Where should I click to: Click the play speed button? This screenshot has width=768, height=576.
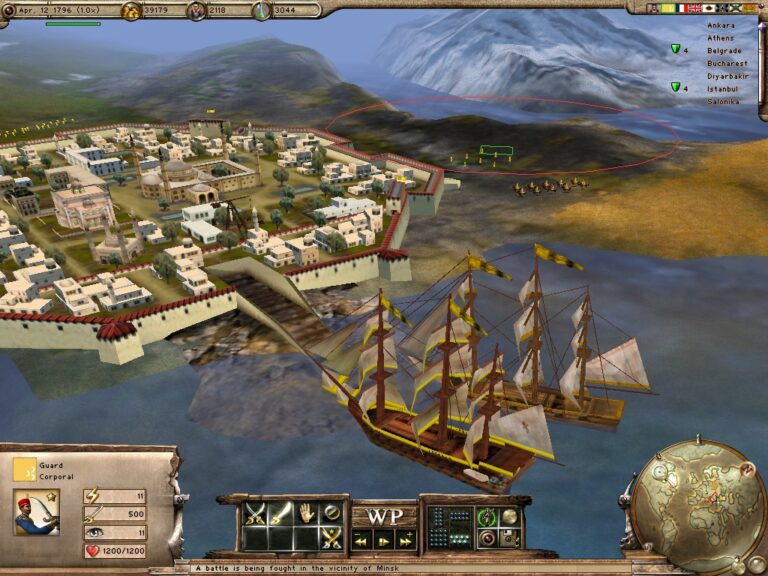coord(383,540)
